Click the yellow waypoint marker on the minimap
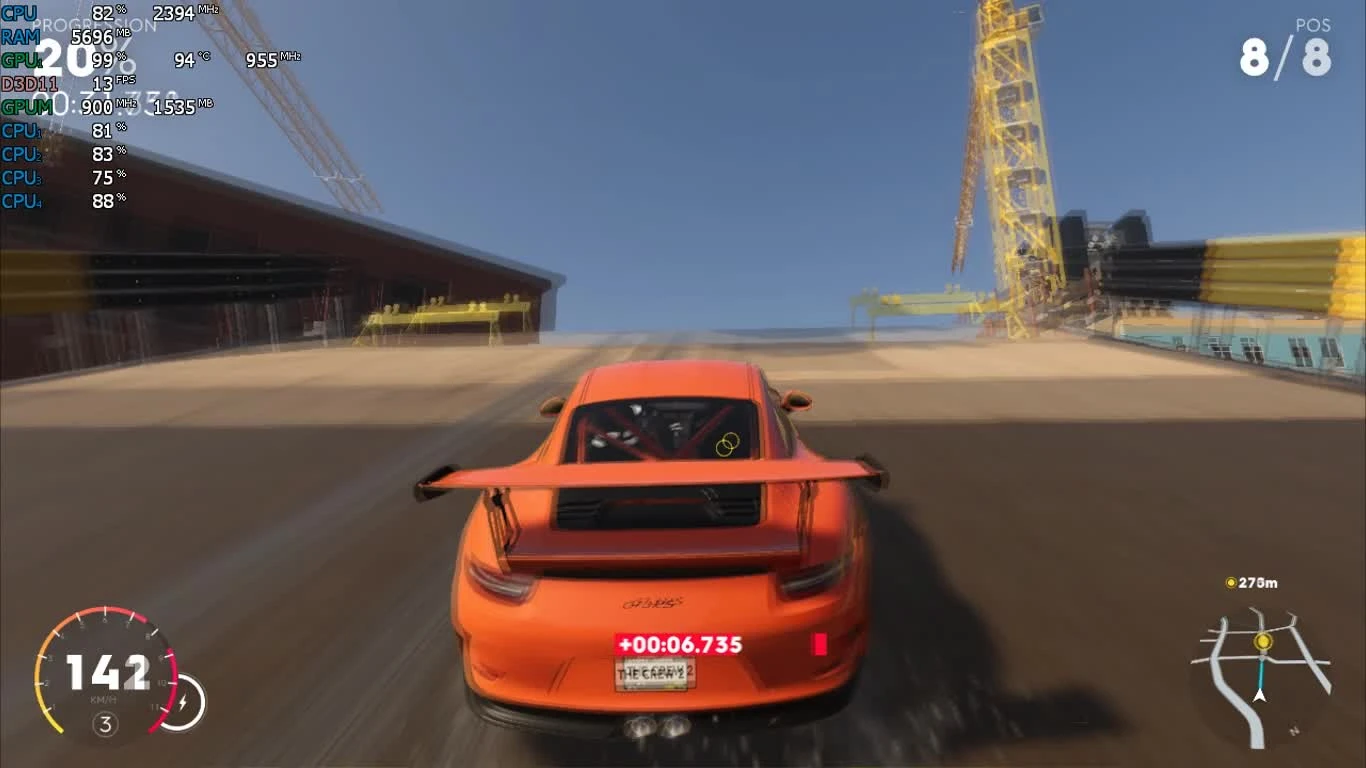 point(1263,641)
